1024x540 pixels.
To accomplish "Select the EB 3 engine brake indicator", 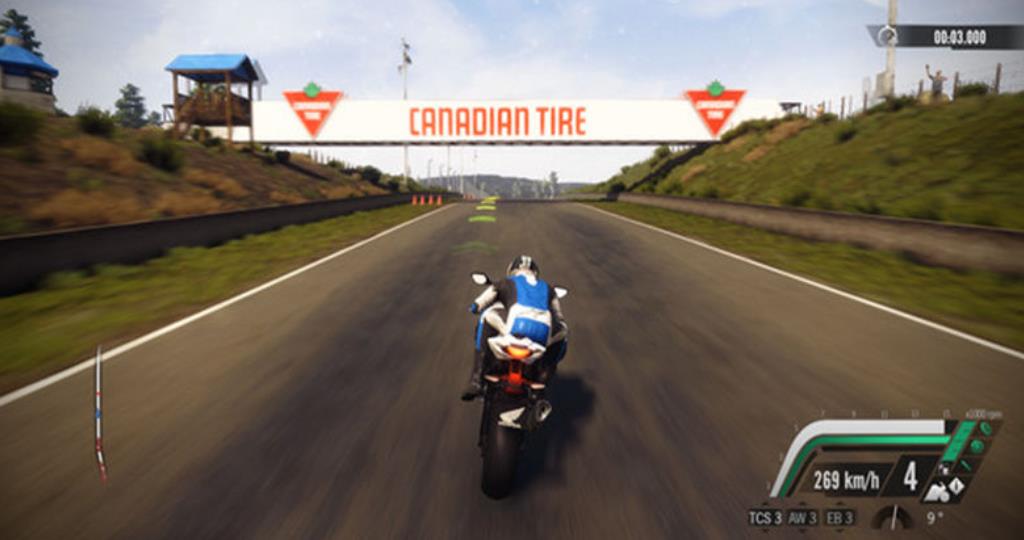I will tap(840, 517).
